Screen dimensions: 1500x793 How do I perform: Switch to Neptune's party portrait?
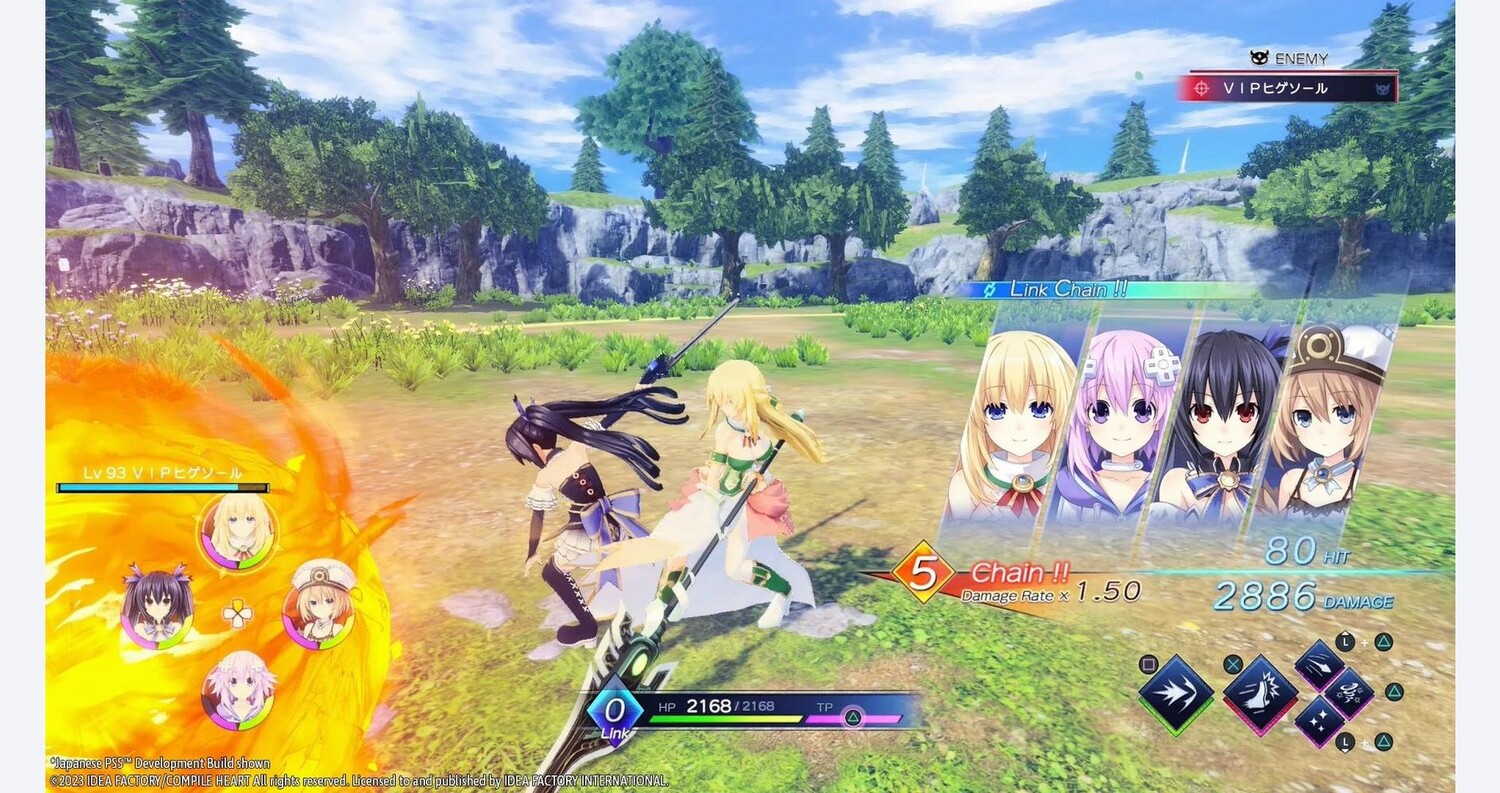[x=238, y=688]
